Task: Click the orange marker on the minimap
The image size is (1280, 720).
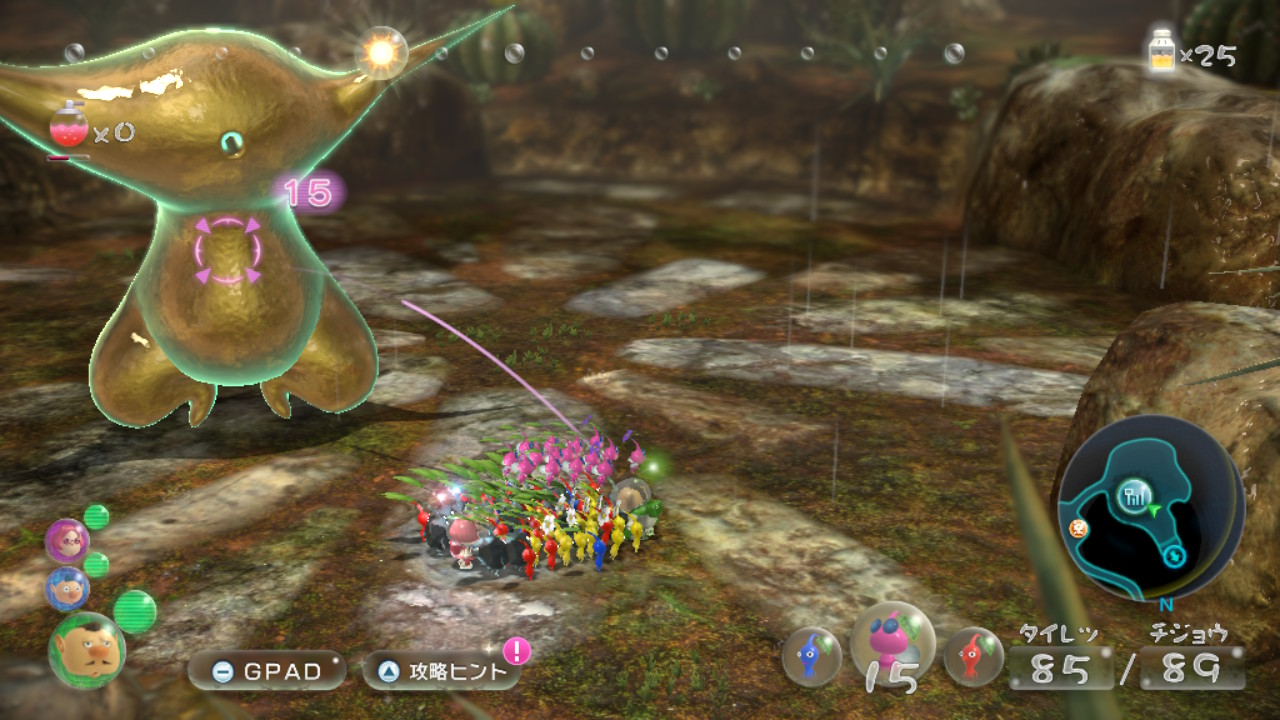Action: click(x=1079, y=531)
